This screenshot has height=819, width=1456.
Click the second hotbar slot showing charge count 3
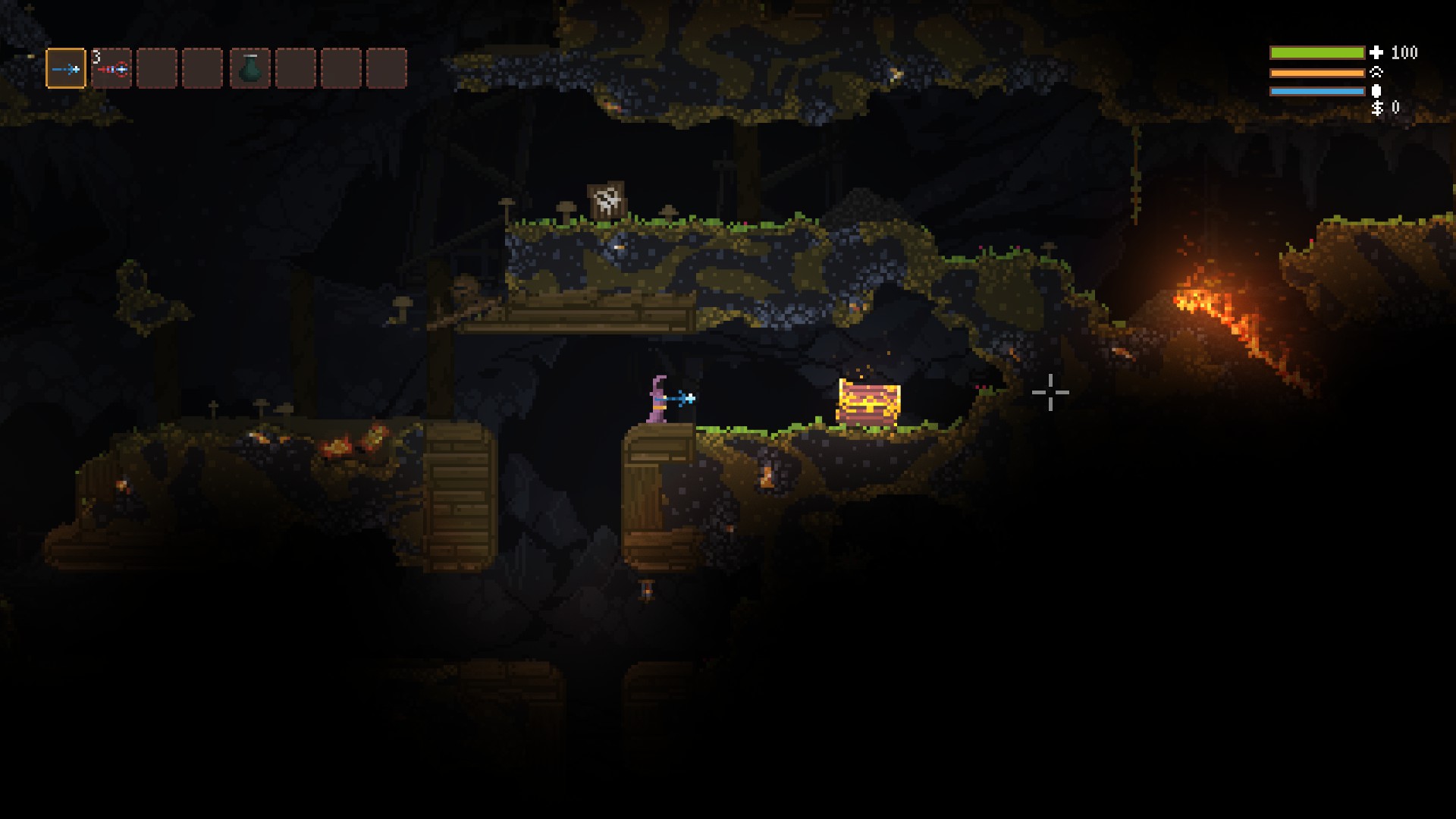tap(111, 69)
